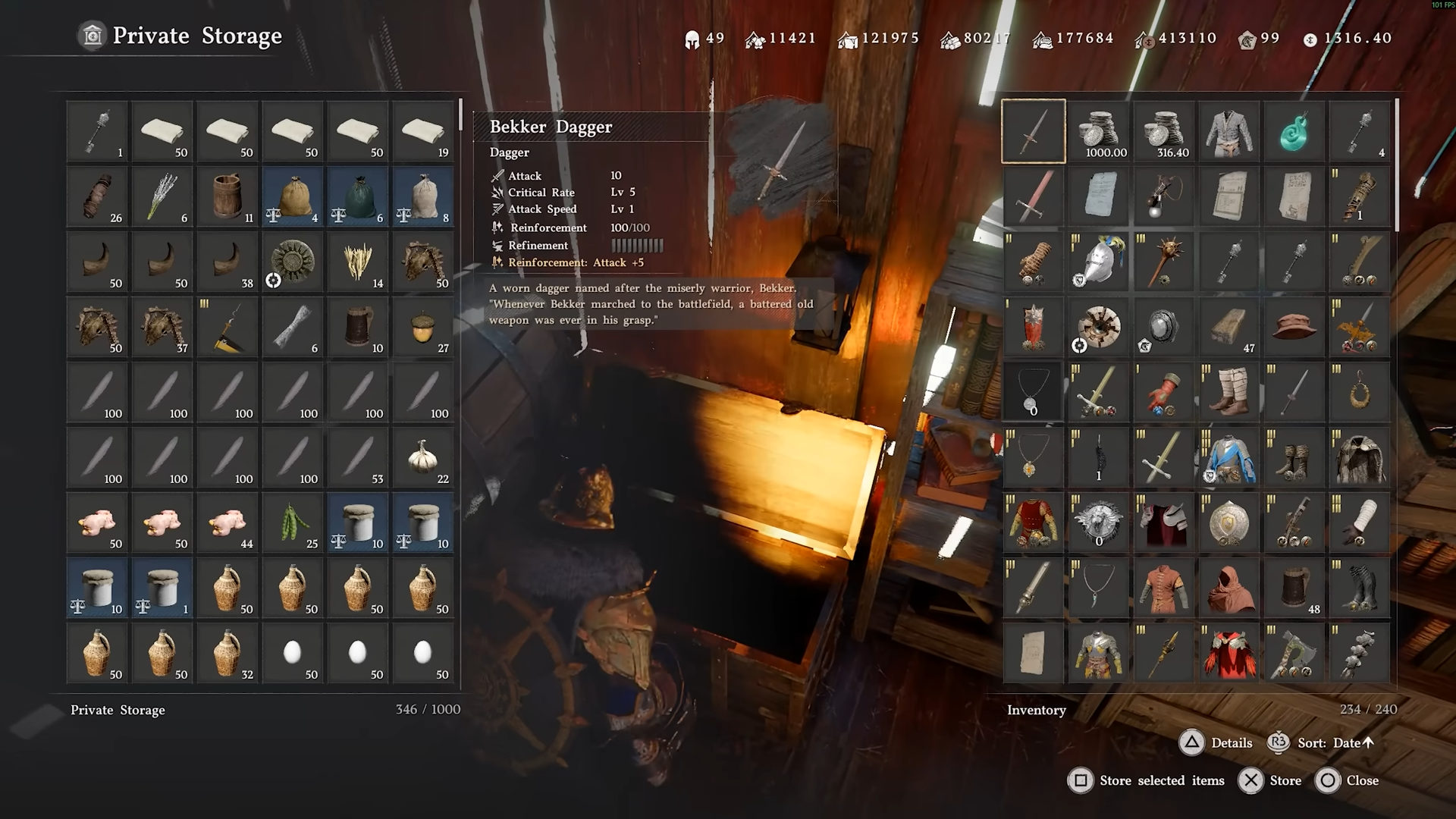
Task: Choose the teal spiral pendant in inventory
Action: tap(1294, 131)
